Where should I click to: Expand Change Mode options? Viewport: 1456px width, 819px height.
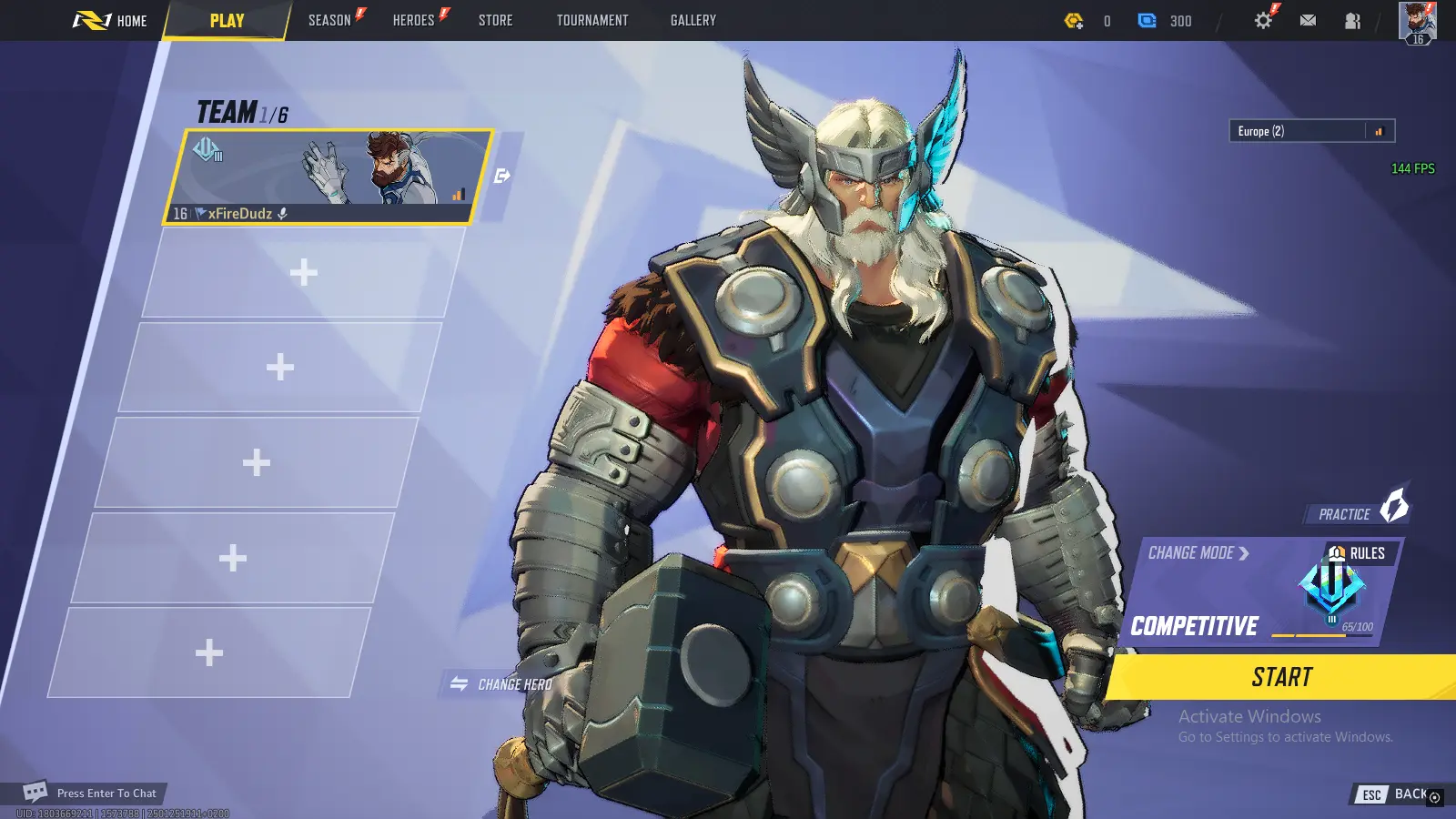1198,552
